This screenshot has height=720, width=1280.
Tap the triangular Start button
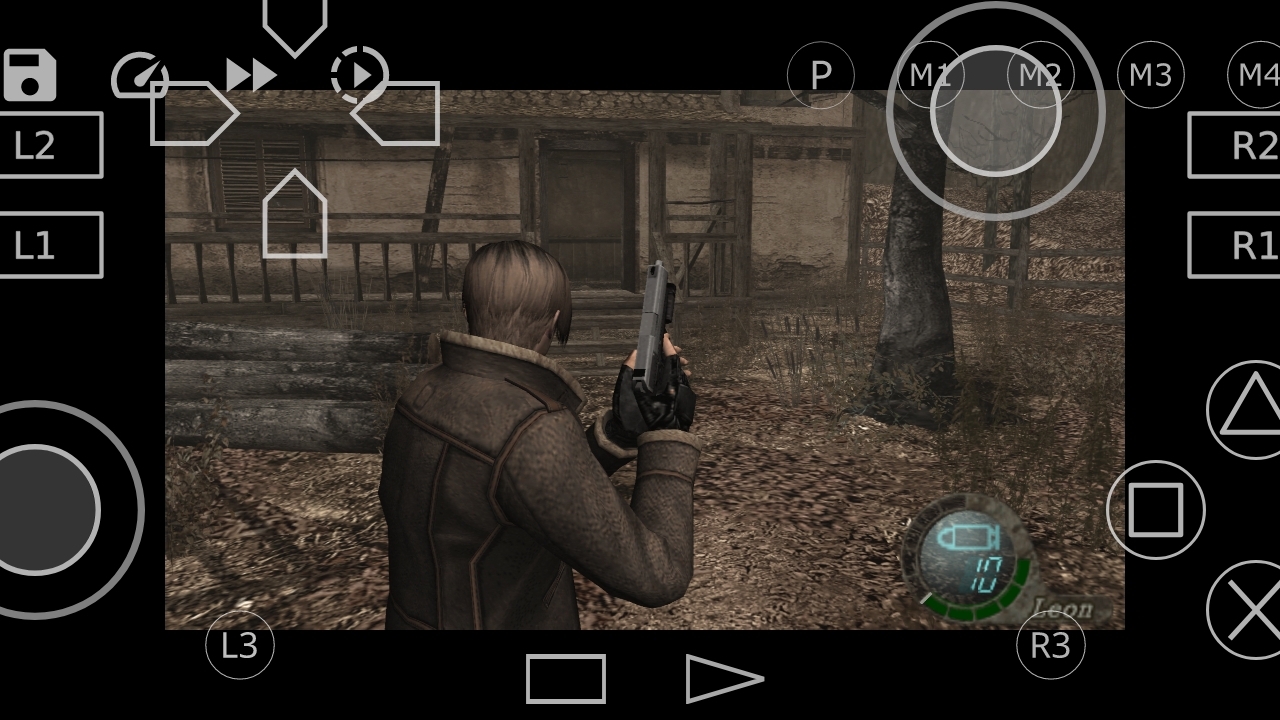(x=722, y=680)
